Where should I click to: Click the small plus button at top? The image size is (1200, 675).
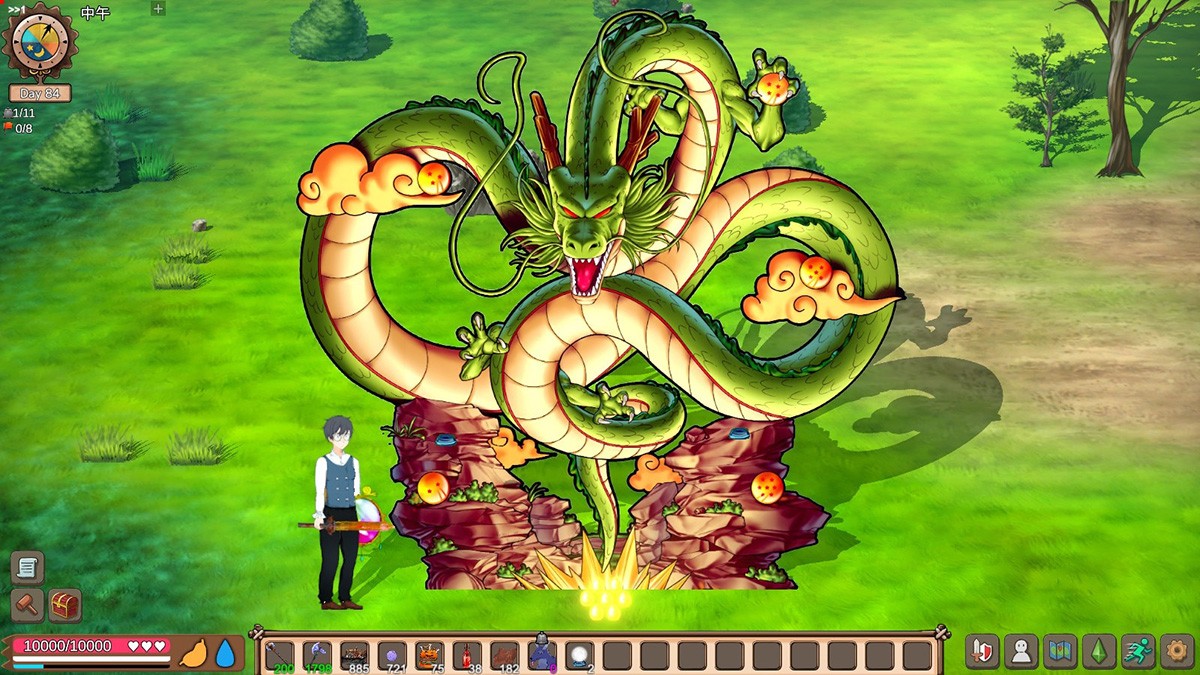pyautogui.click(x=158, y=9)
